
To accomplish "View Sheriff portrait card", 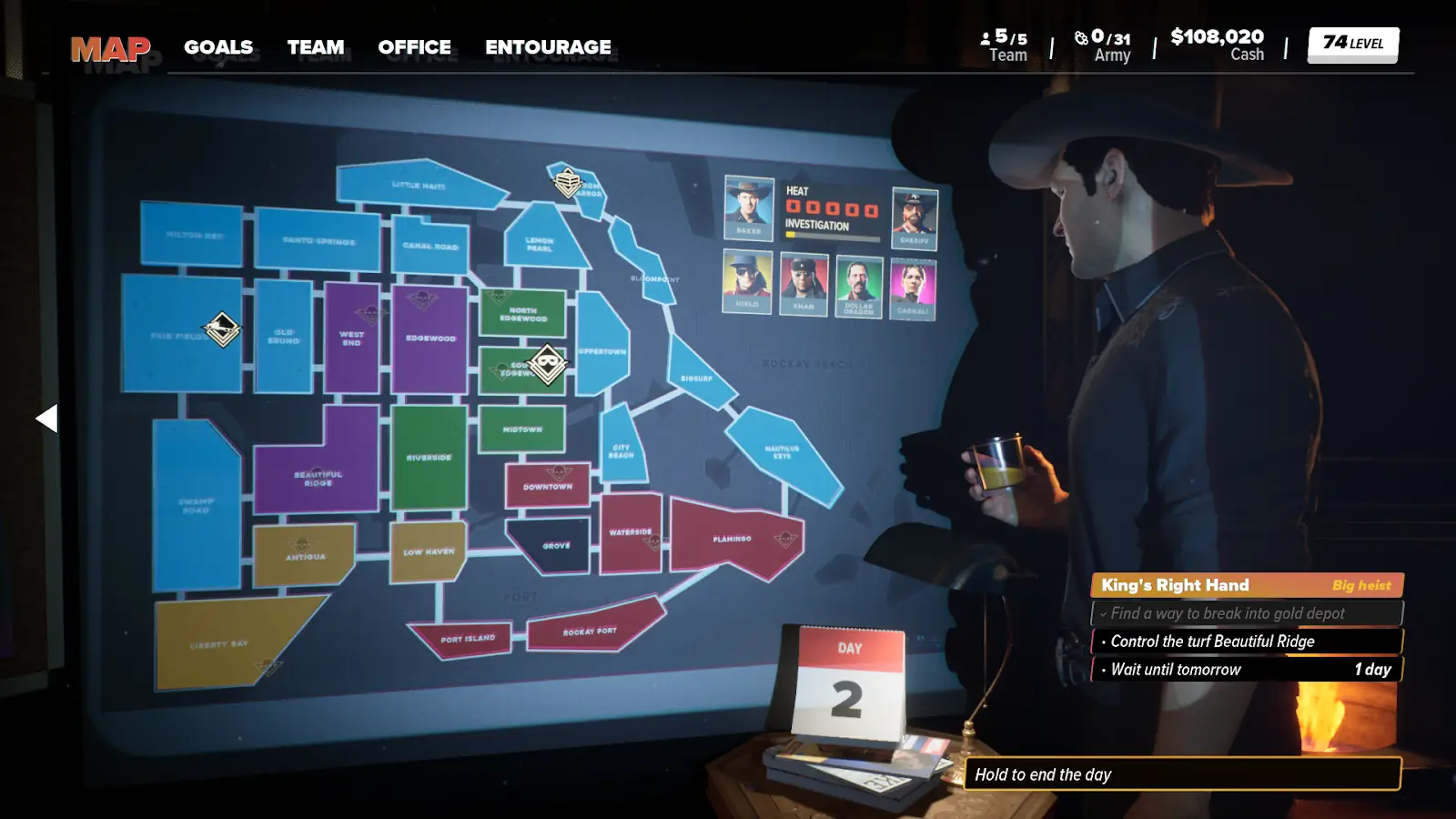I will click(x=914, y=217).
